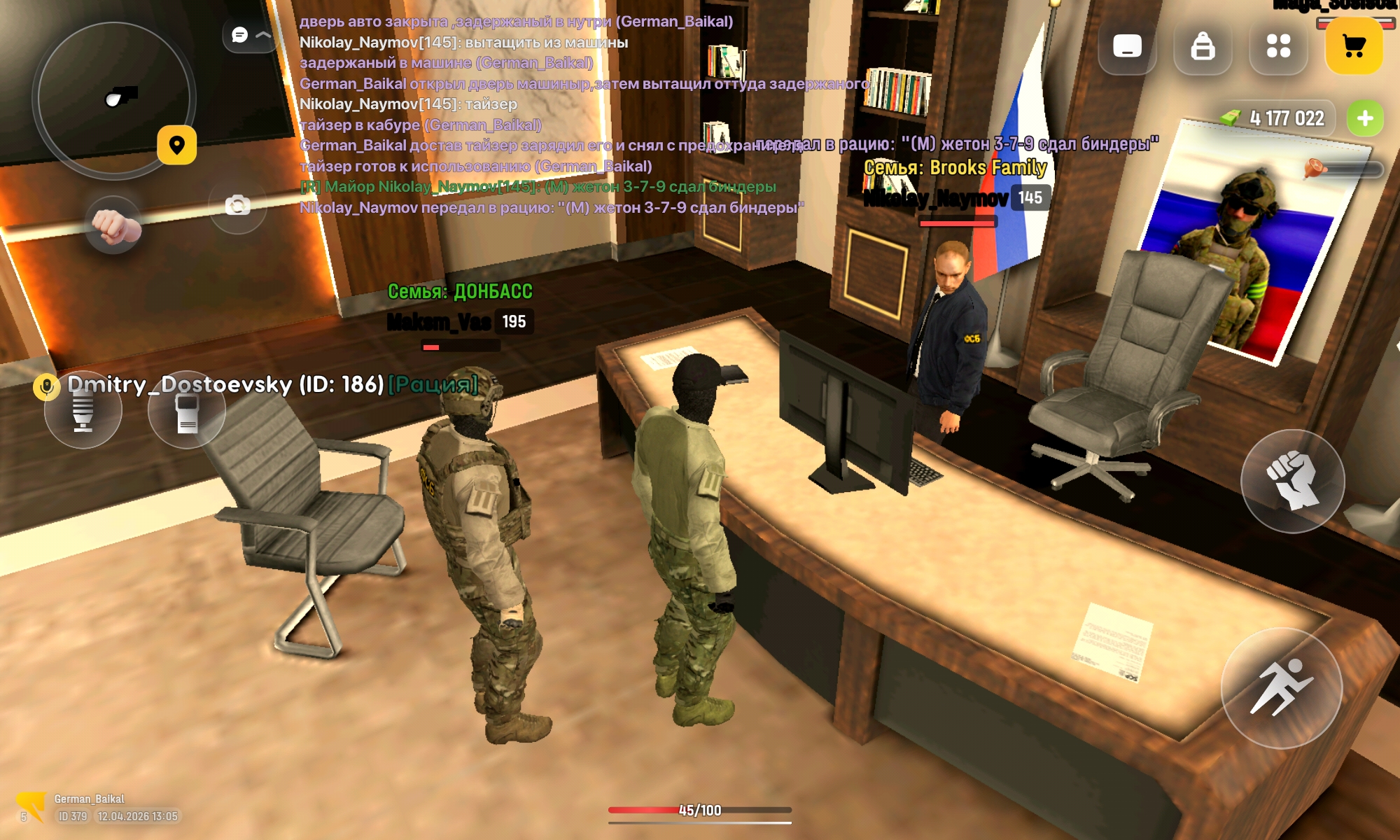Image resolution: width=1400 pixels, height=840 pixels.
Task: Tap the keyboard chat input button
Action: tap(1127, 46)
